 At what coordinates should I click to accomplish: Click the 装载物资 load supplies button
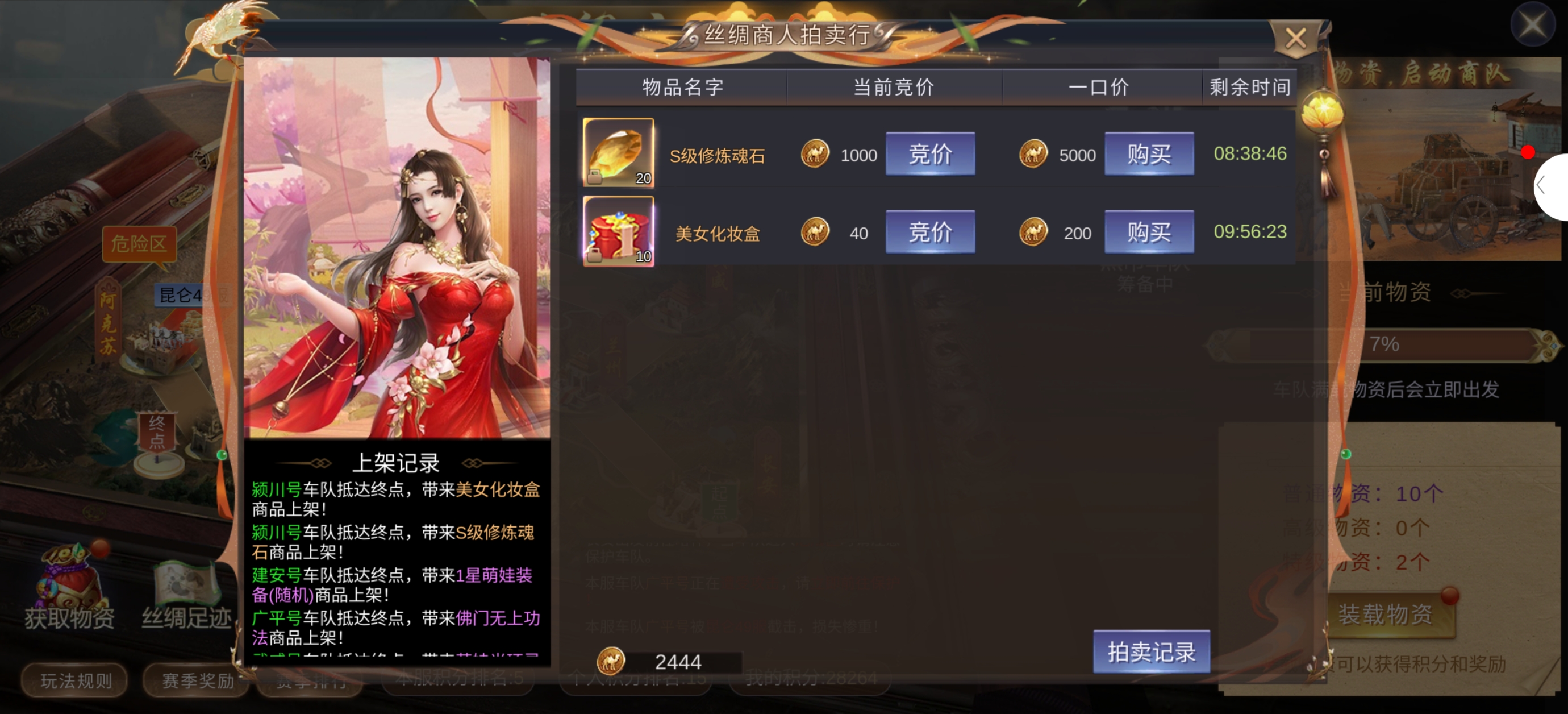point(1386,614)
